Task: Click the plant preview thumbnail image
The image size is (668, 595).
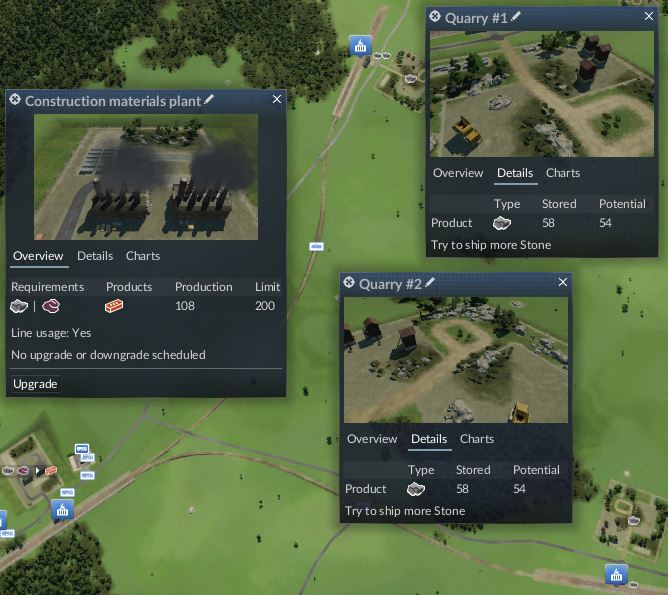Action: click(146, 176)
